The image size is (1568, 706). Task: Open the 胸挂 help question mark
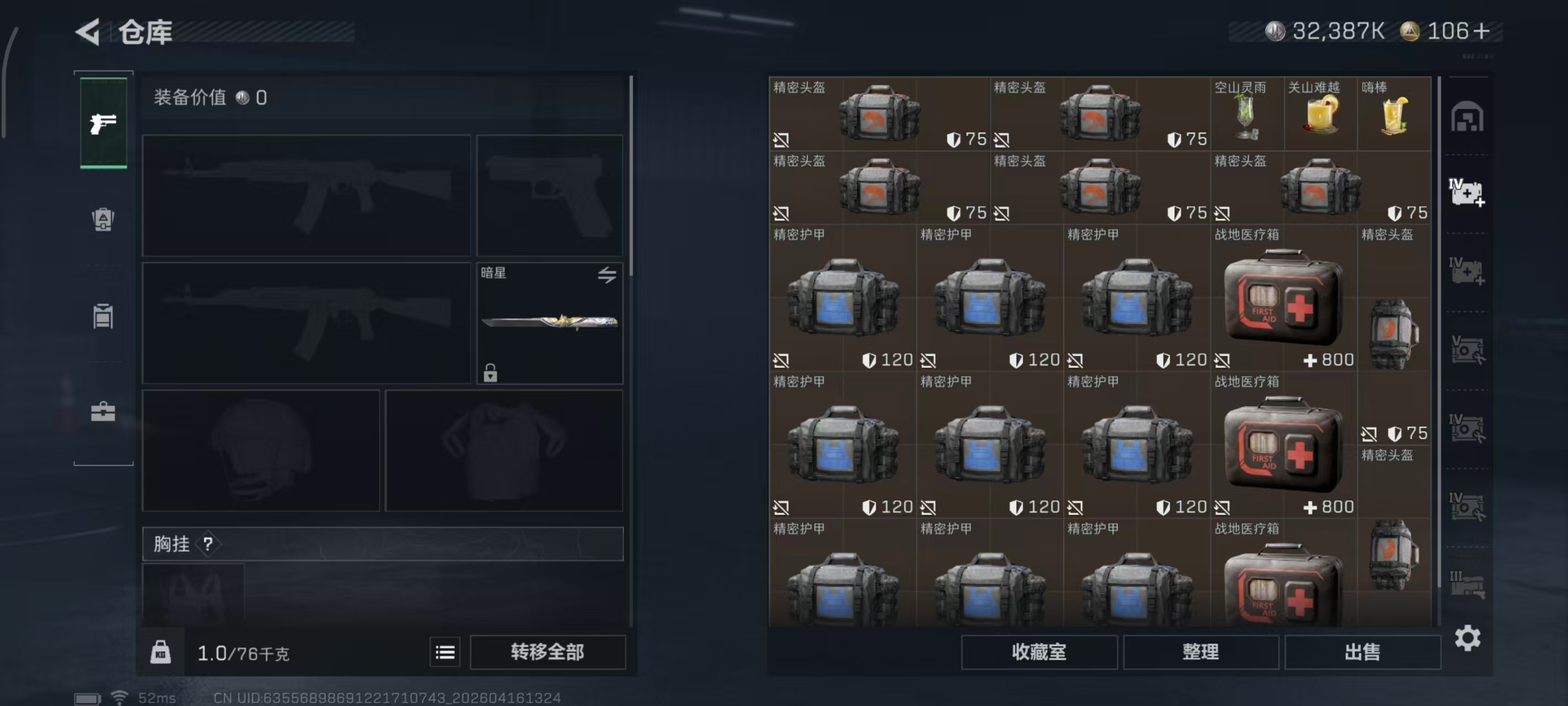pos(210,544)
